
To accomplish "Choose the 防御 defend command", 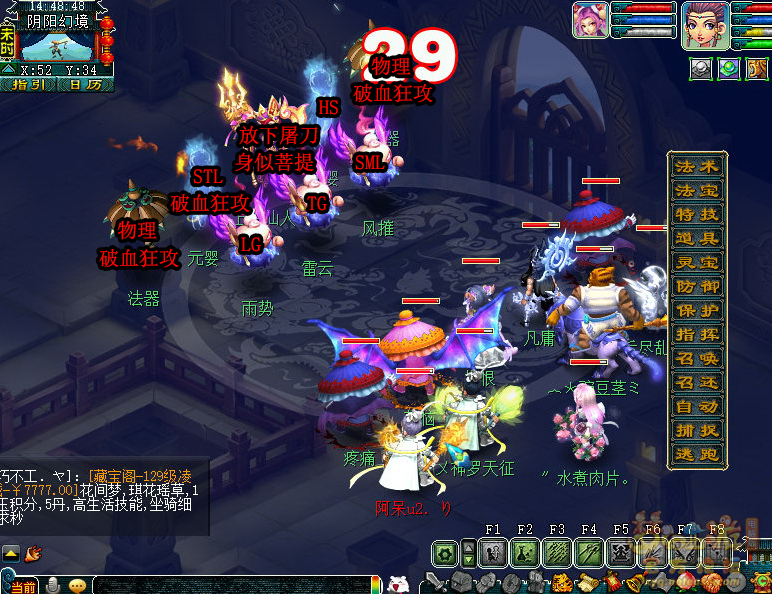I will click(696, 286).
